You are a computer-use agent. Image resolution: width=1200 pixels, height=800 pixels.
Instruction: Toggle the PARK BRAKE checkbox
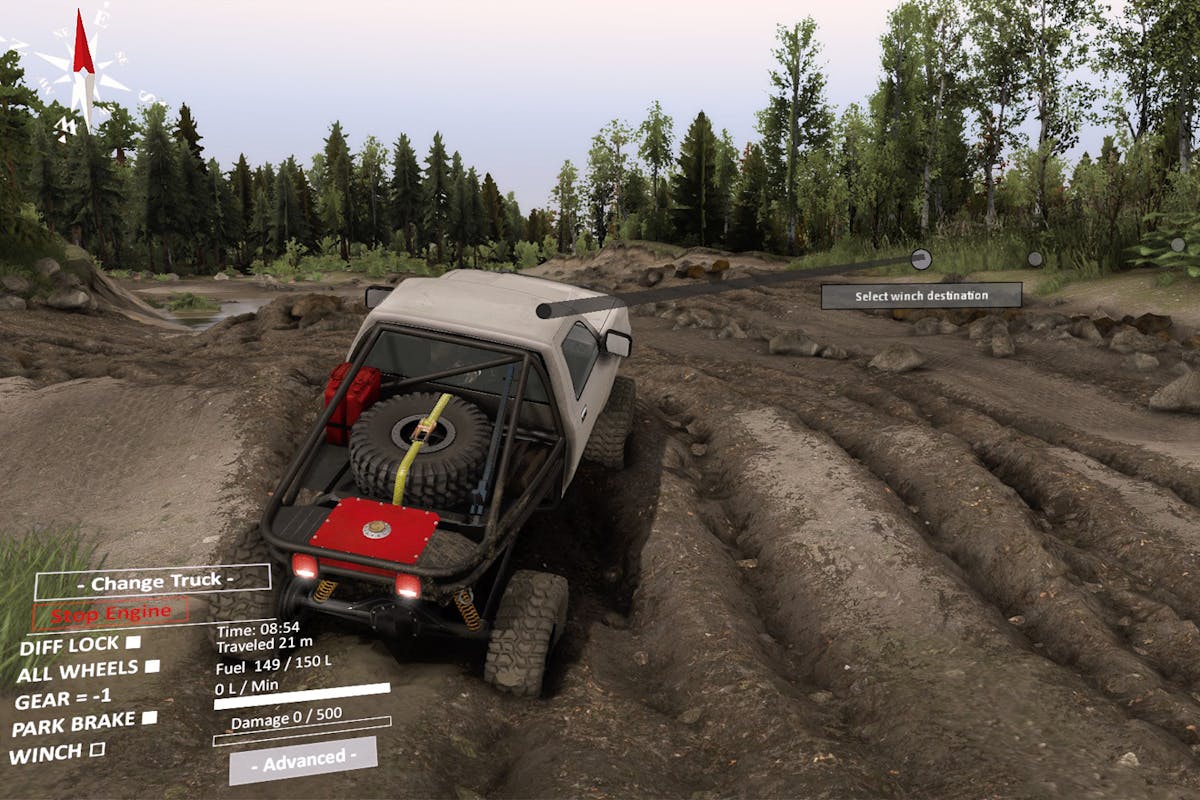click(149, 718)
